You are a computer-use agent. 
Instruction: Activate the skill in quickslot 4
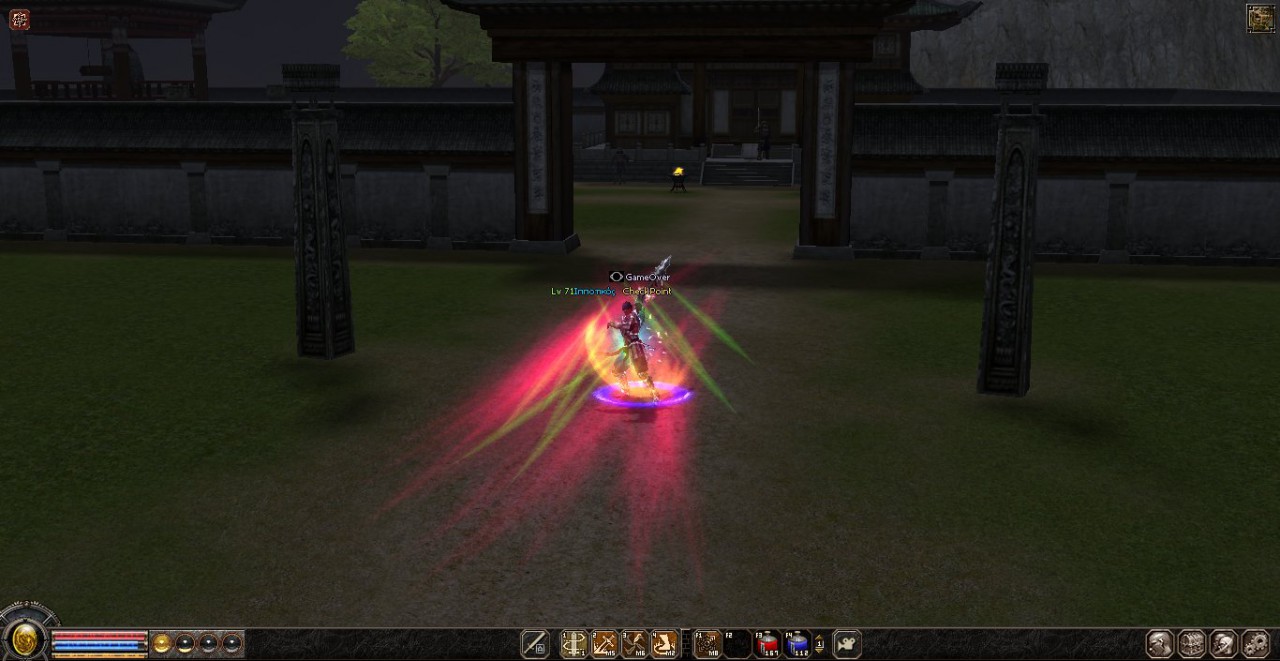coord(665,644)
